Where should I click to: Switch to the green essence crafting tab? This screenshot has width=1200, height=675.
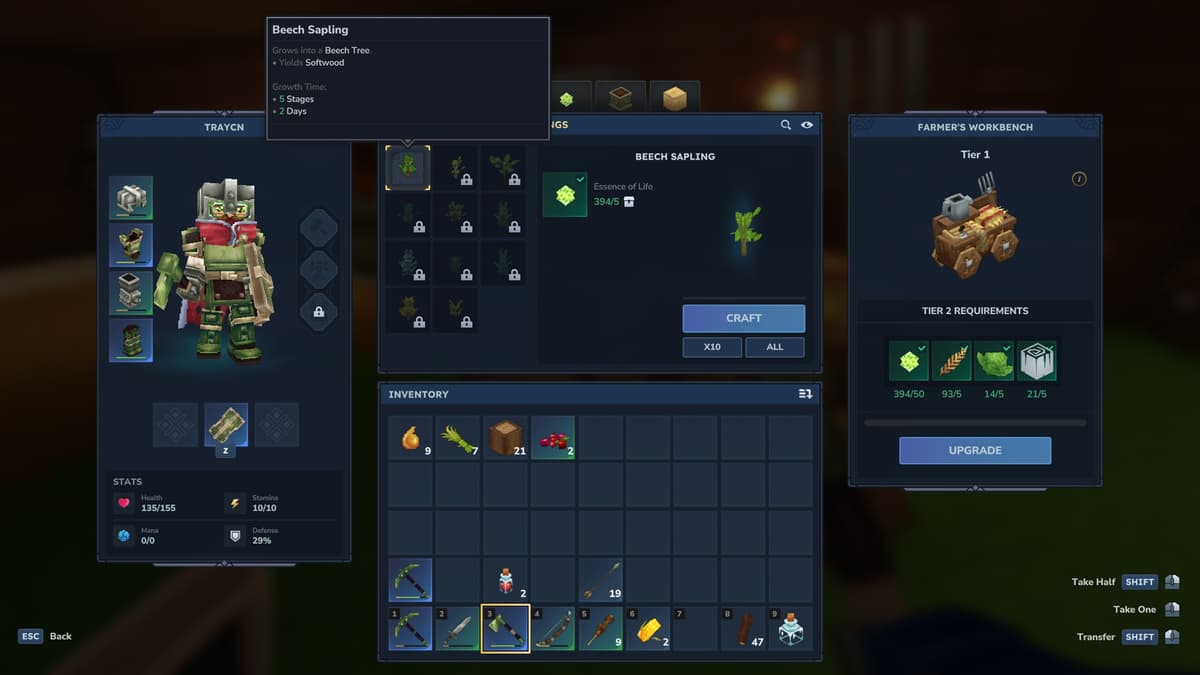(566, 98)
